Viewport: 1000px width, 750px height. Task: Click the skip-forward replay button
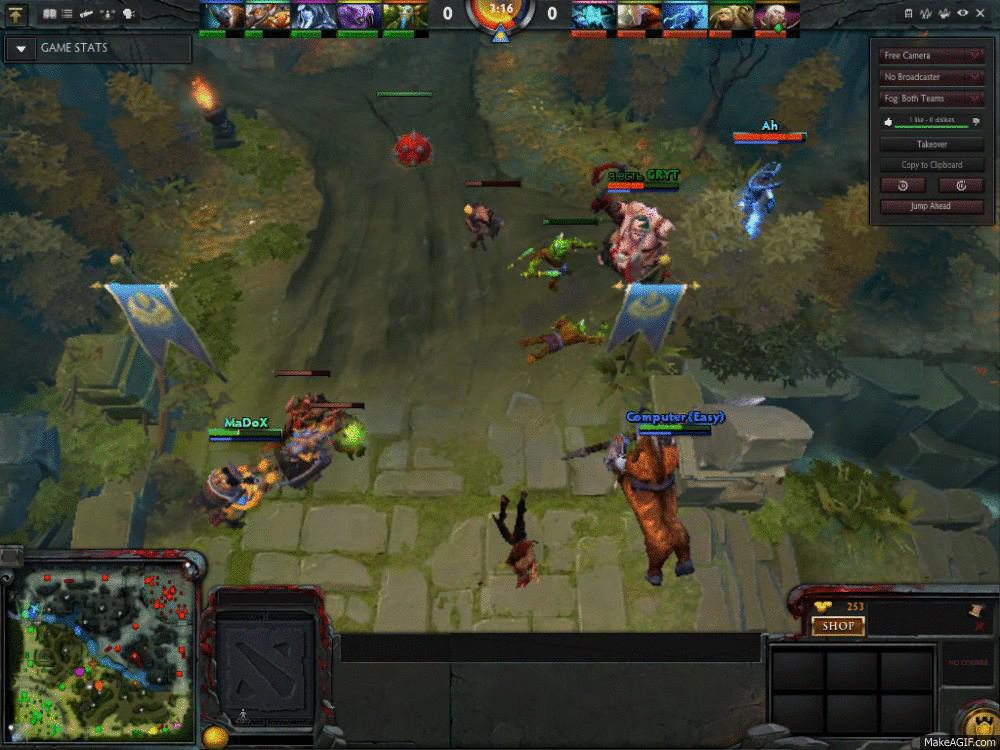961,185
